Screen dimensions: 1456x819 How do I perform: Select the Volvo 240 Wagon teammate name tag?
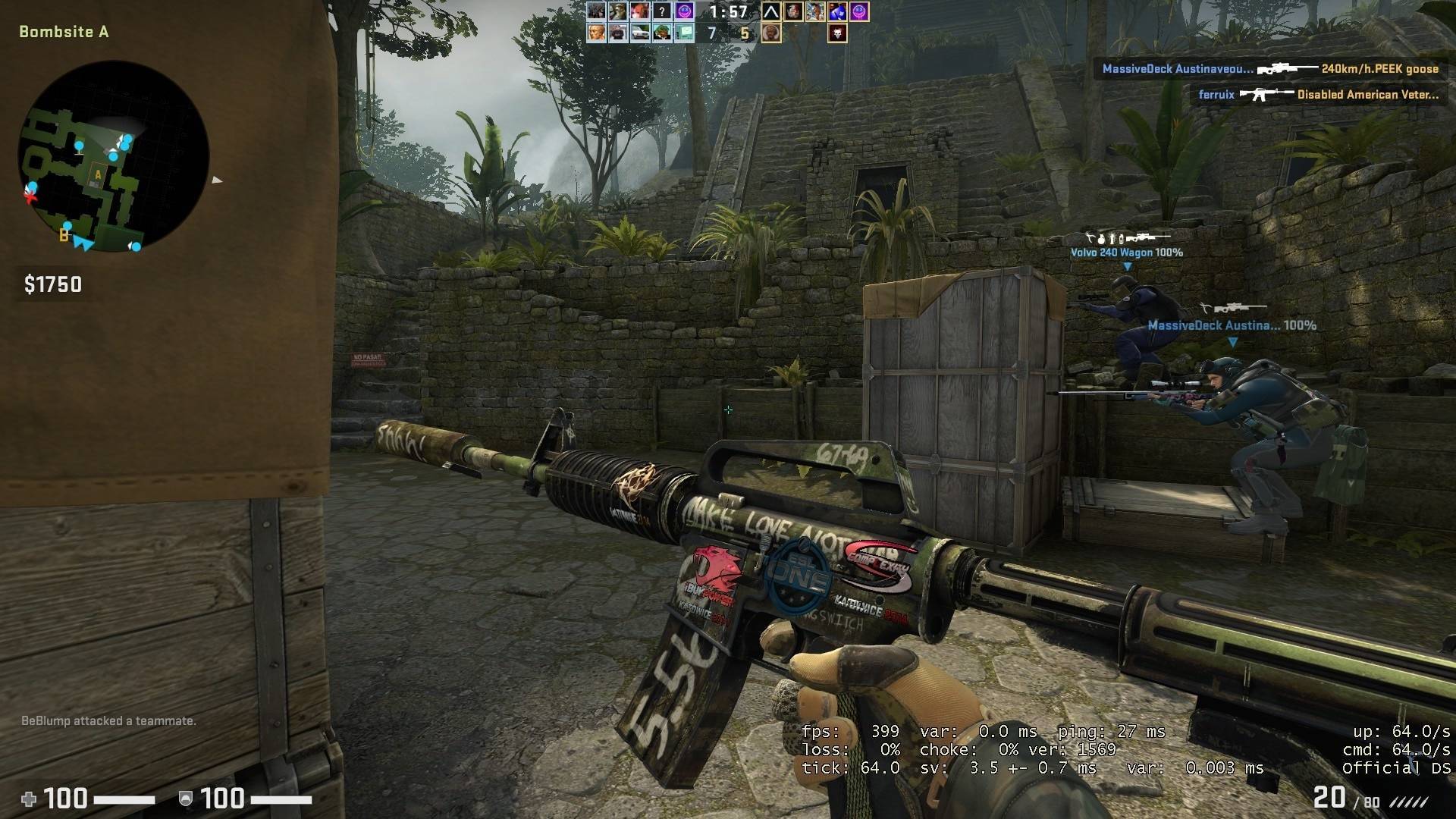1126,253
